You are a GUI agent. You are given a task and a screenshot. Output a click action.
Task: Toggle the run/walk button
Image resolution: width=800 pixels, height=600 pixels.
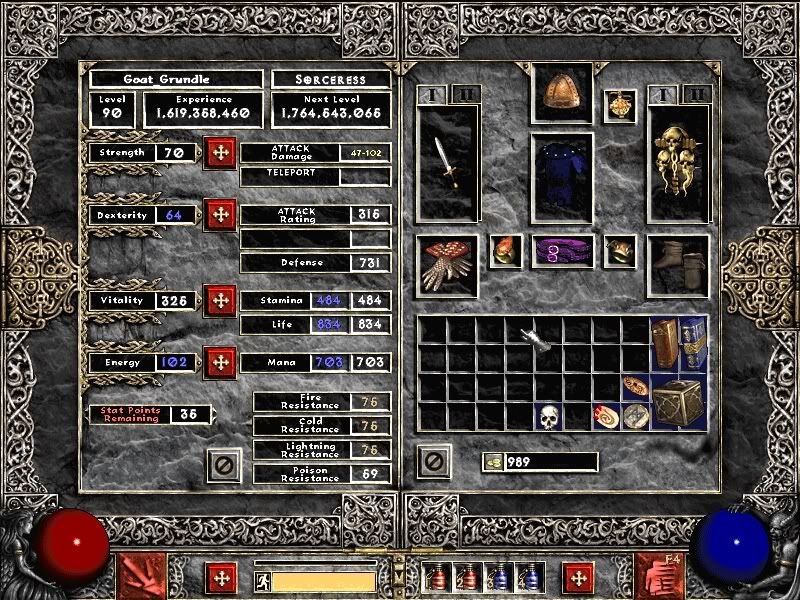261,580
